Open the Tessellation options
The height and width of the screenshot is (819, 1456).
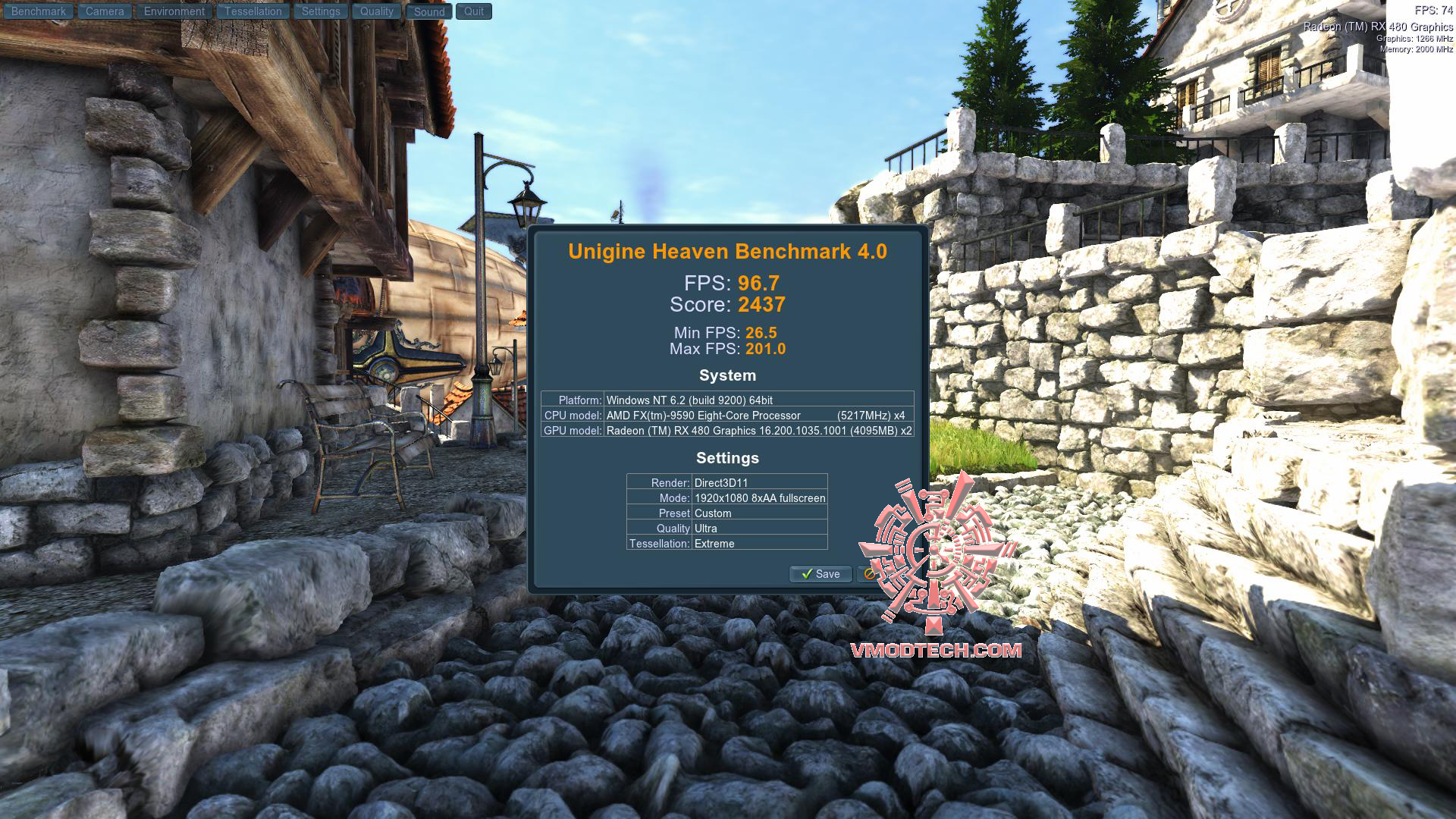click(x=253, y=11)
